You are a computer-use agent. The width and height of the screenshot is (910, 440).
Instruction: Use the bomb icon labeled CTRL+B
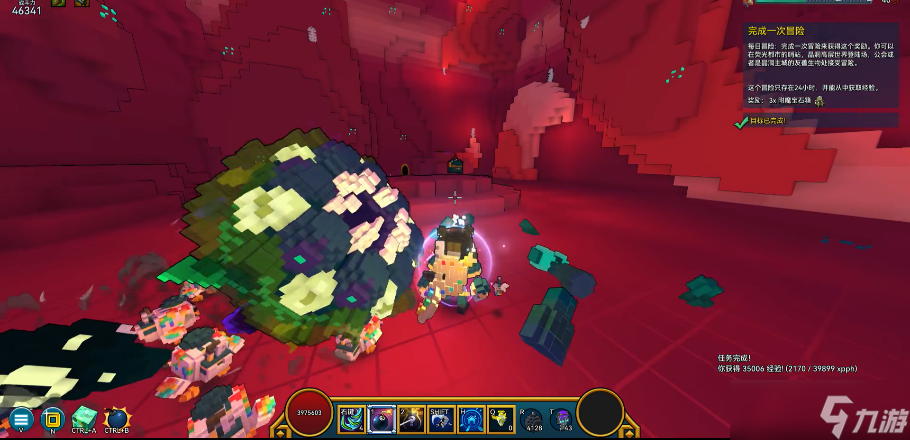pyautogui.click(x=118, y=416)
